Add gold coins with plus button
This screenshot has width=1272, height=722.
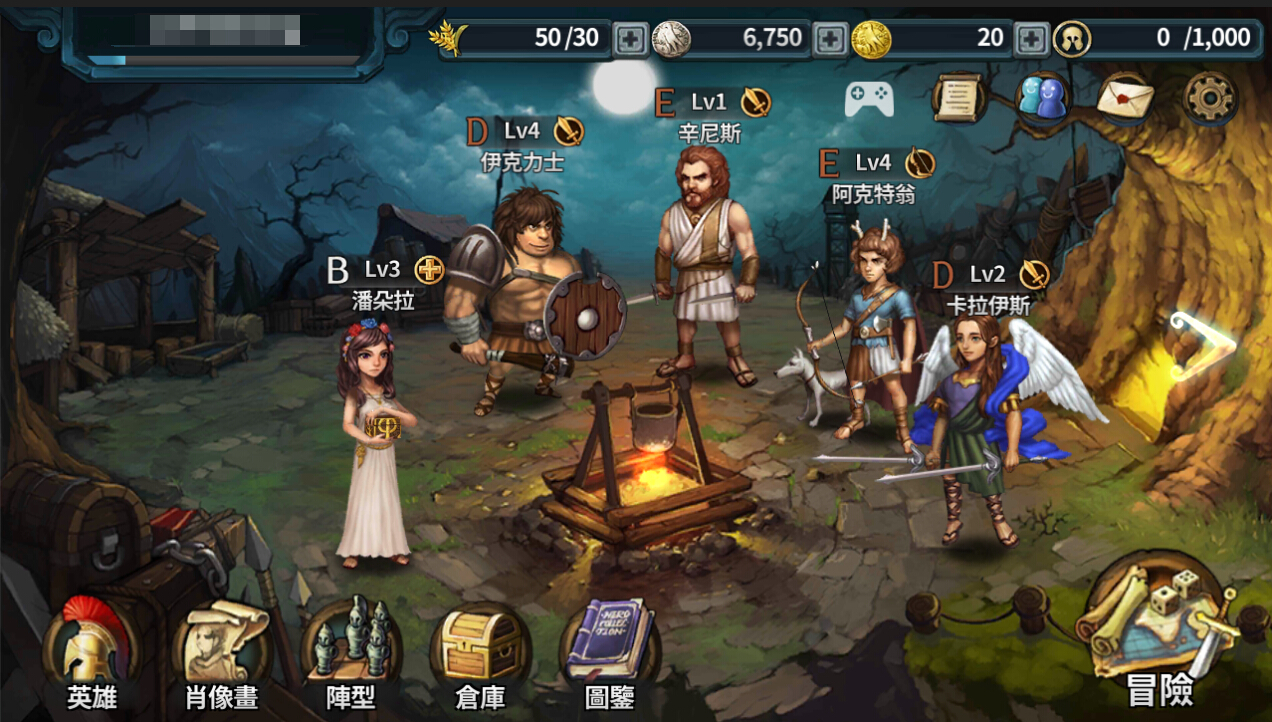coord(1031,39)
